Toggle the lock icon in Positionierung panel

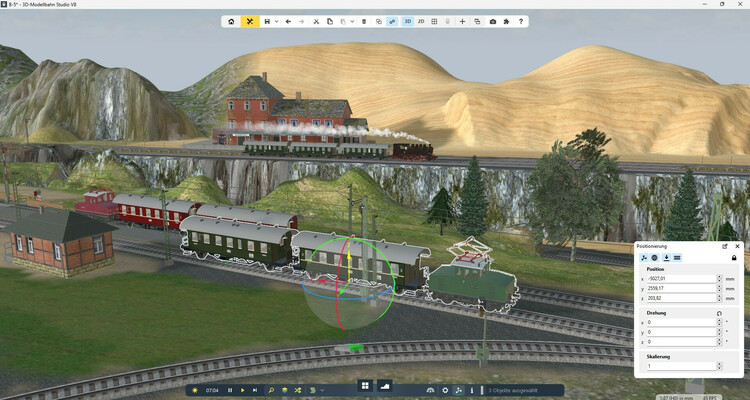pos(734,258)
